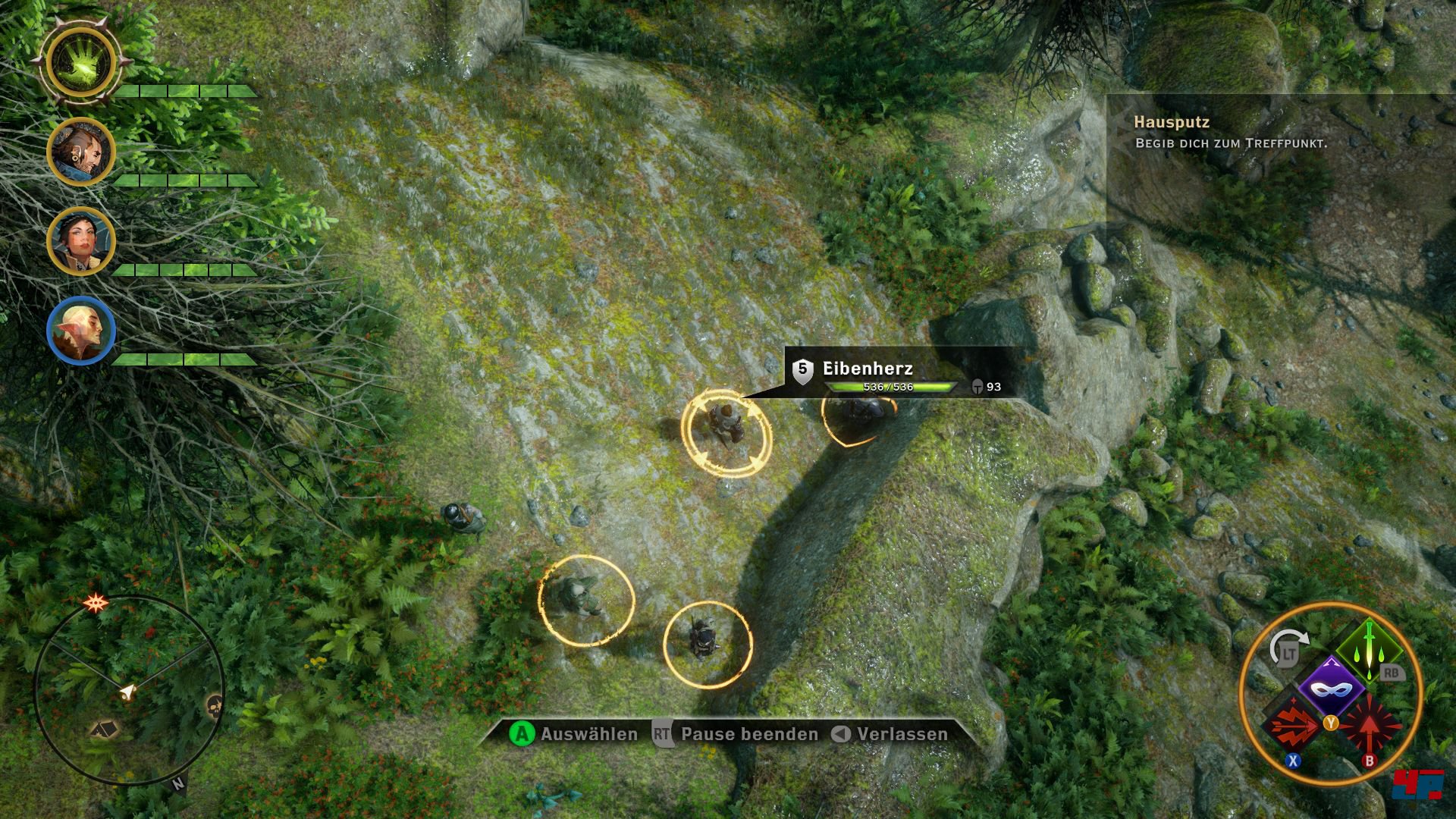Use the purple mask stealth ability
The image size is (1456, 819).
1331,689
